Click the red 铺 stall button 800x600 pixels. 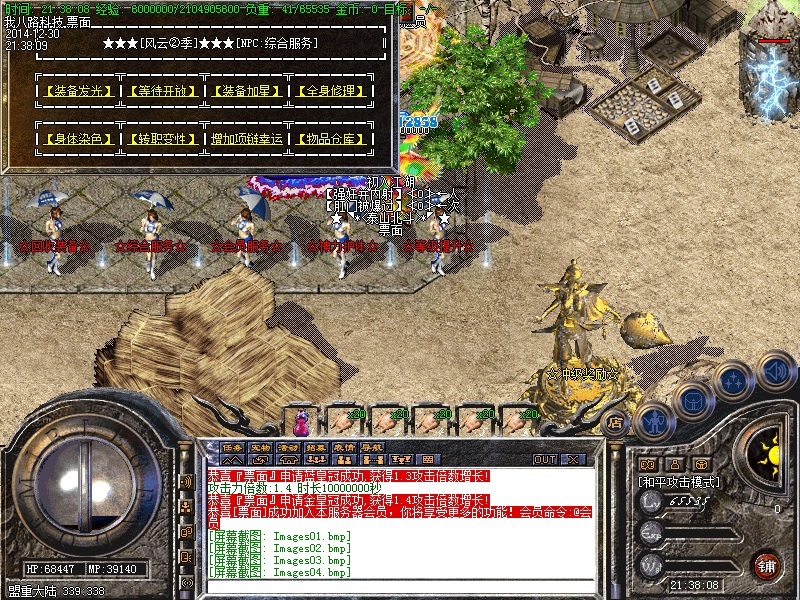coord(767,565)
